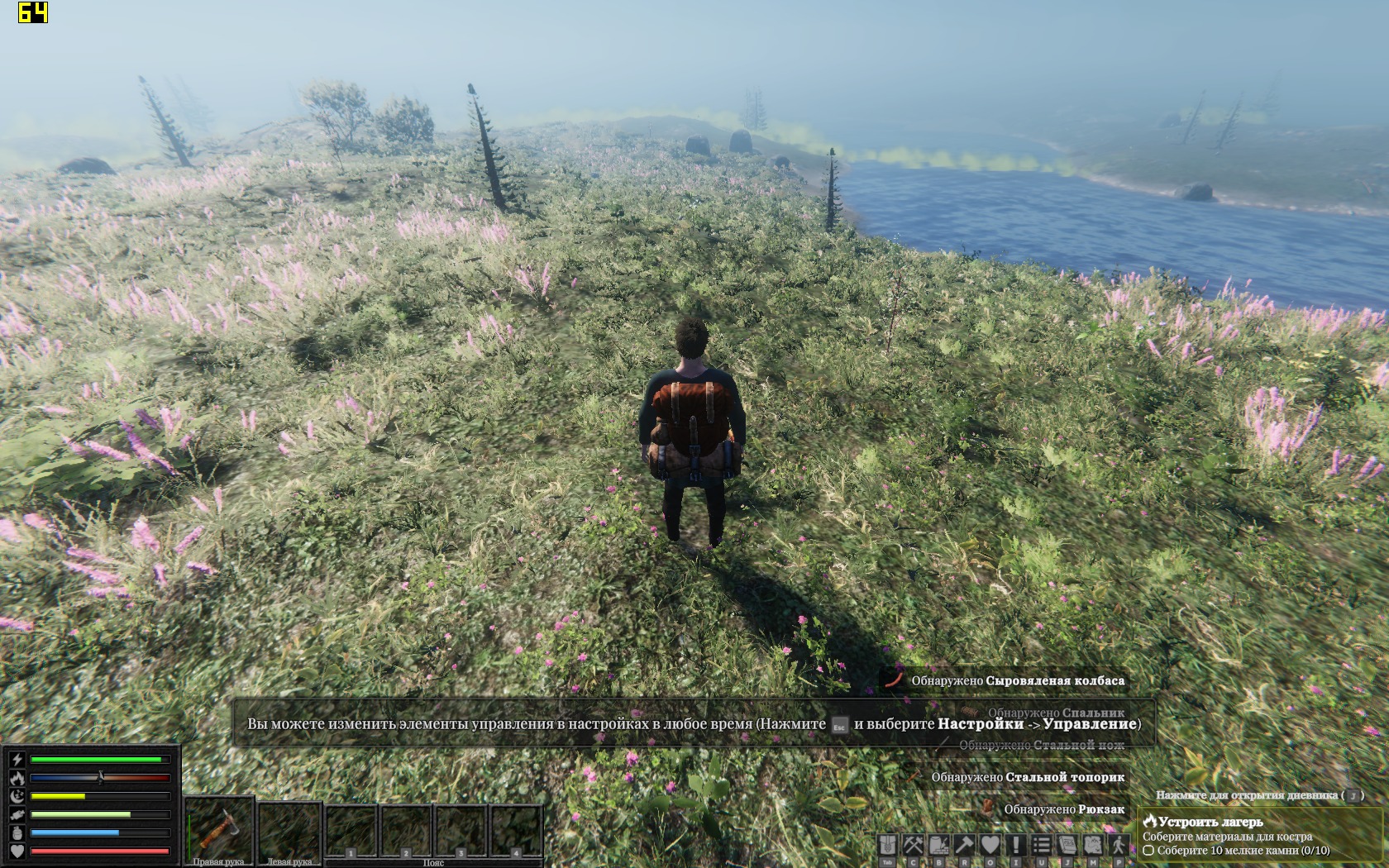Click the 'Обнаружено Стальной топорик' notification
This screenshot has width=1389, height=868.
tap(1028, 777)
